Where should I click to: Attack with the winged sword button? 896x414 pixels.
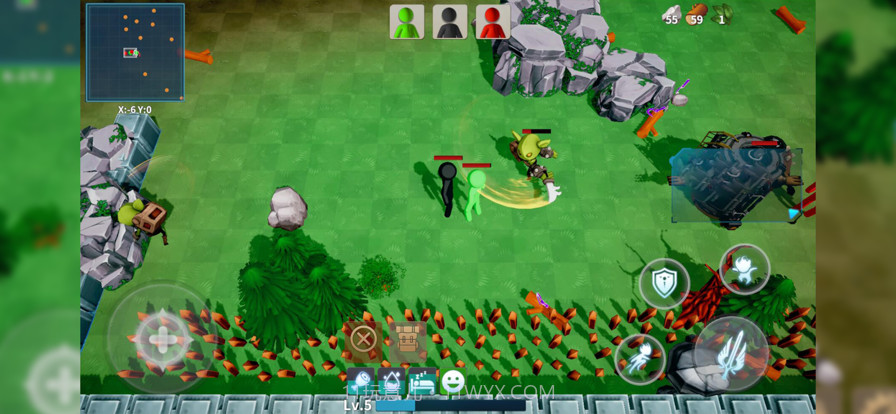(733, 353)
